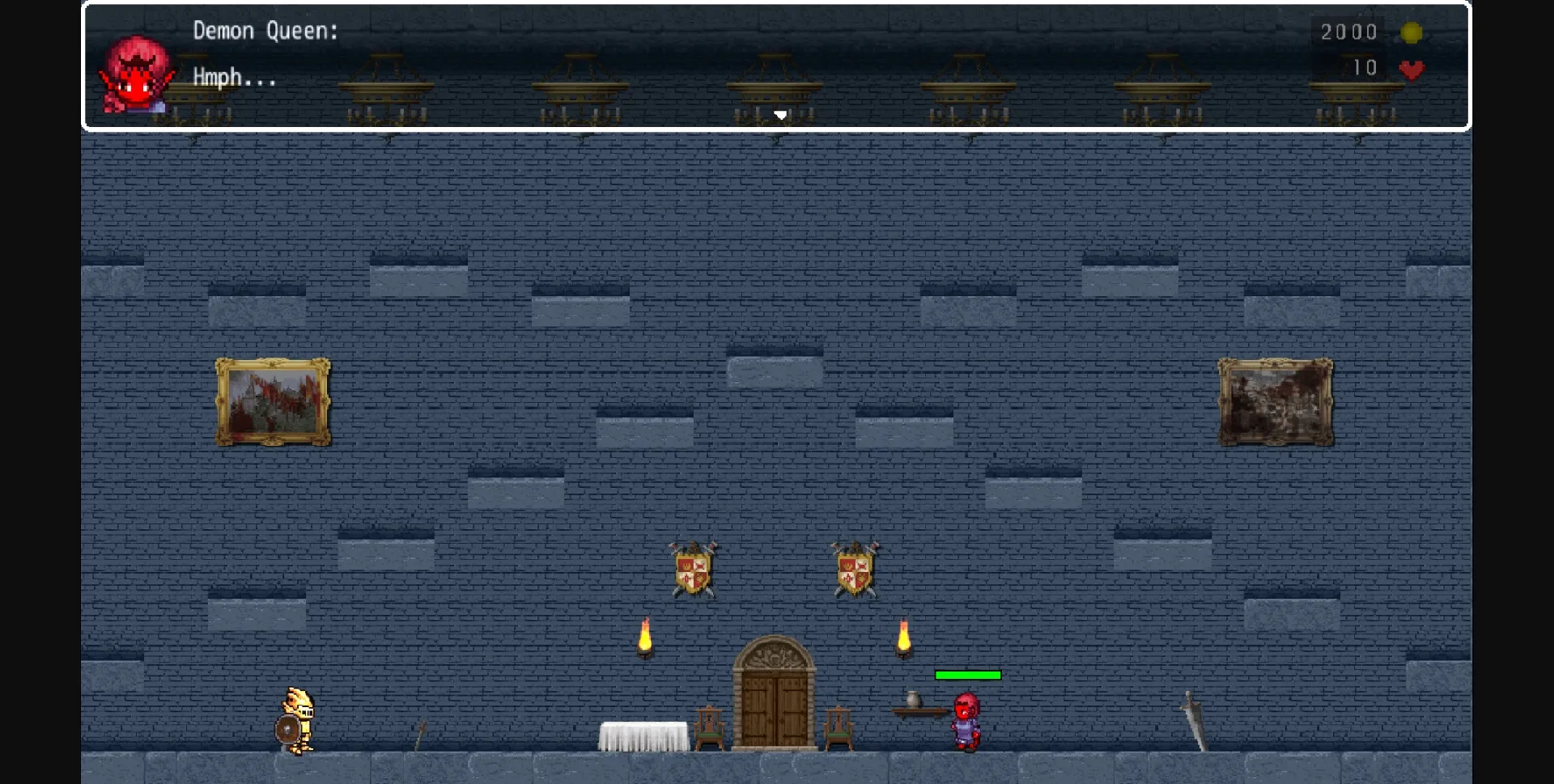The width and height of the screenshot is (1554, 784).
Task: Click the Hmph dialogue text
Action: [233, 77]
